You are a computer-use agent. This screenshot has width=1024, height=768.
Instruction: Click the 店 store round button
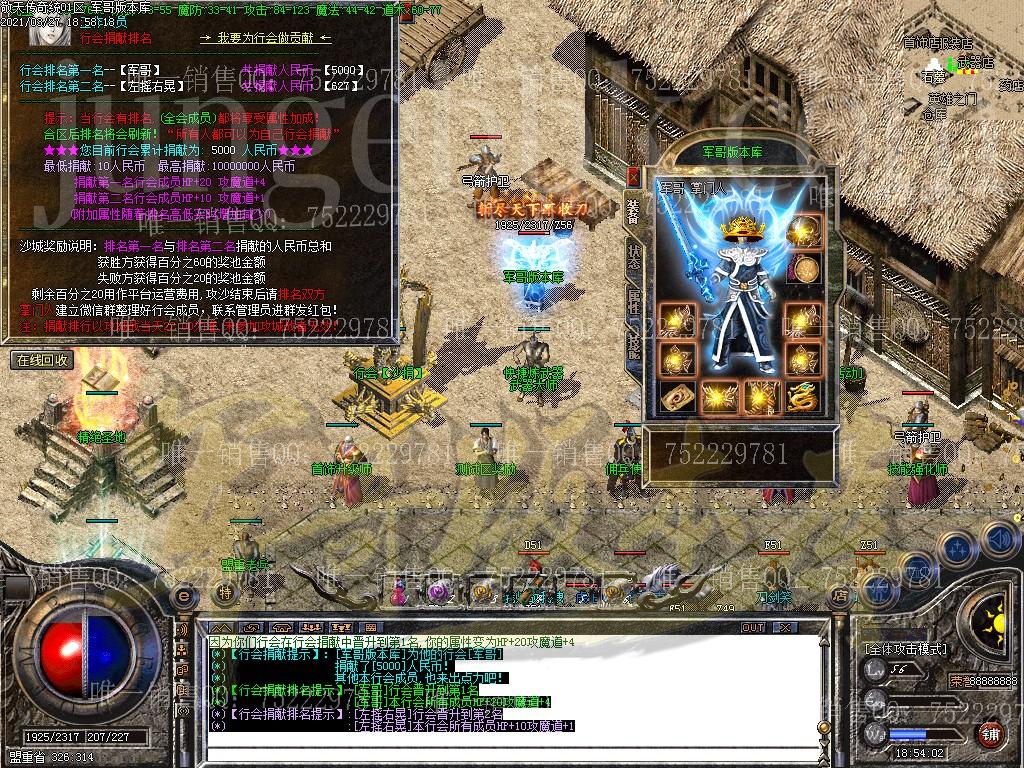(x=841, y=595)
